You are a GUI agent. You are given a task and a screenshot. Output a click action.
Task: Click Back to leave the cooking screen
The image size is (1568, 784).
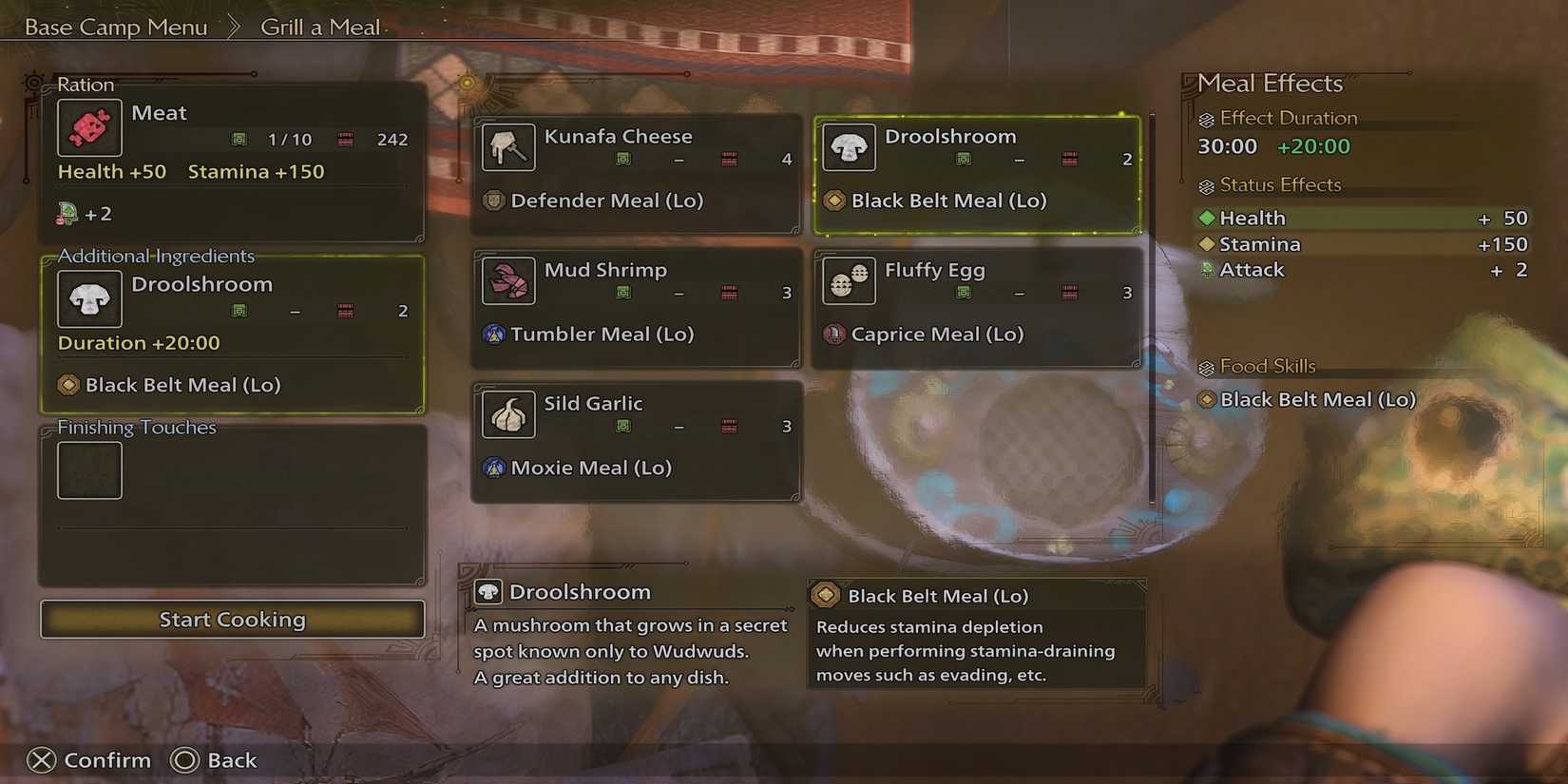[x=214, y=760]
